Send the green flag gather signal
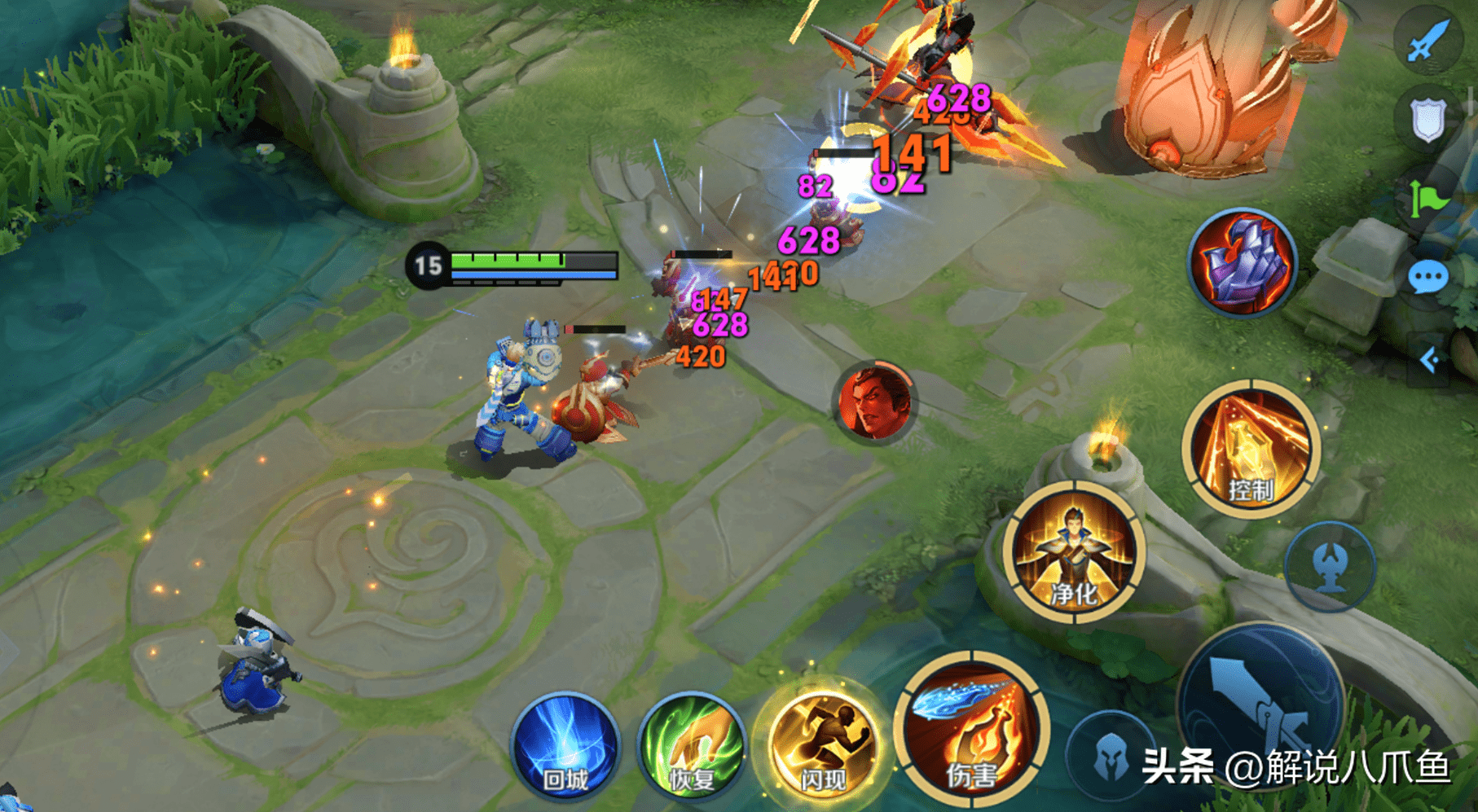The height and width of the screenshot is (812, 1478). point(1428,198)
